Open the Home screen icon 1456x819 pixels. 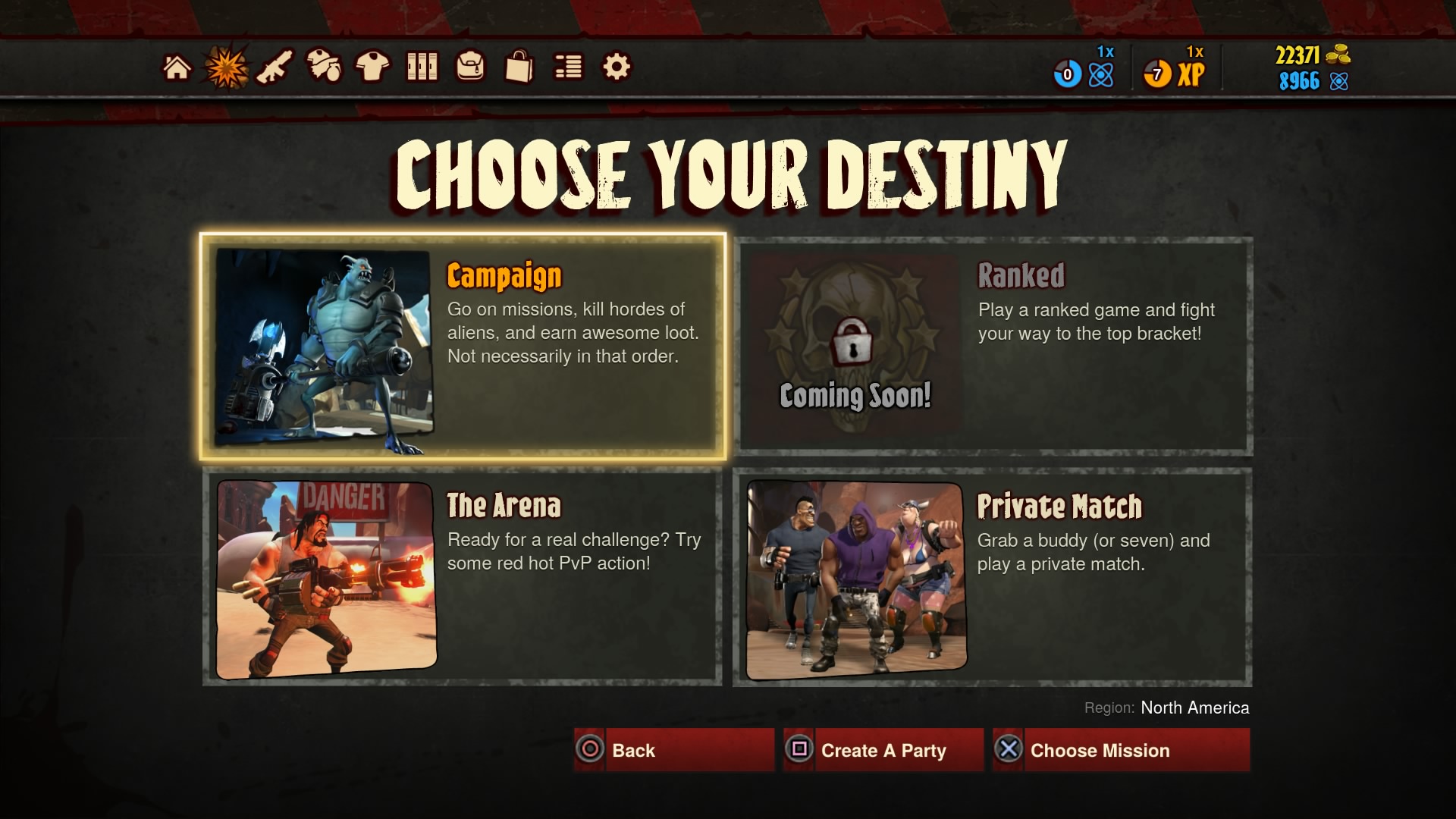177,67
